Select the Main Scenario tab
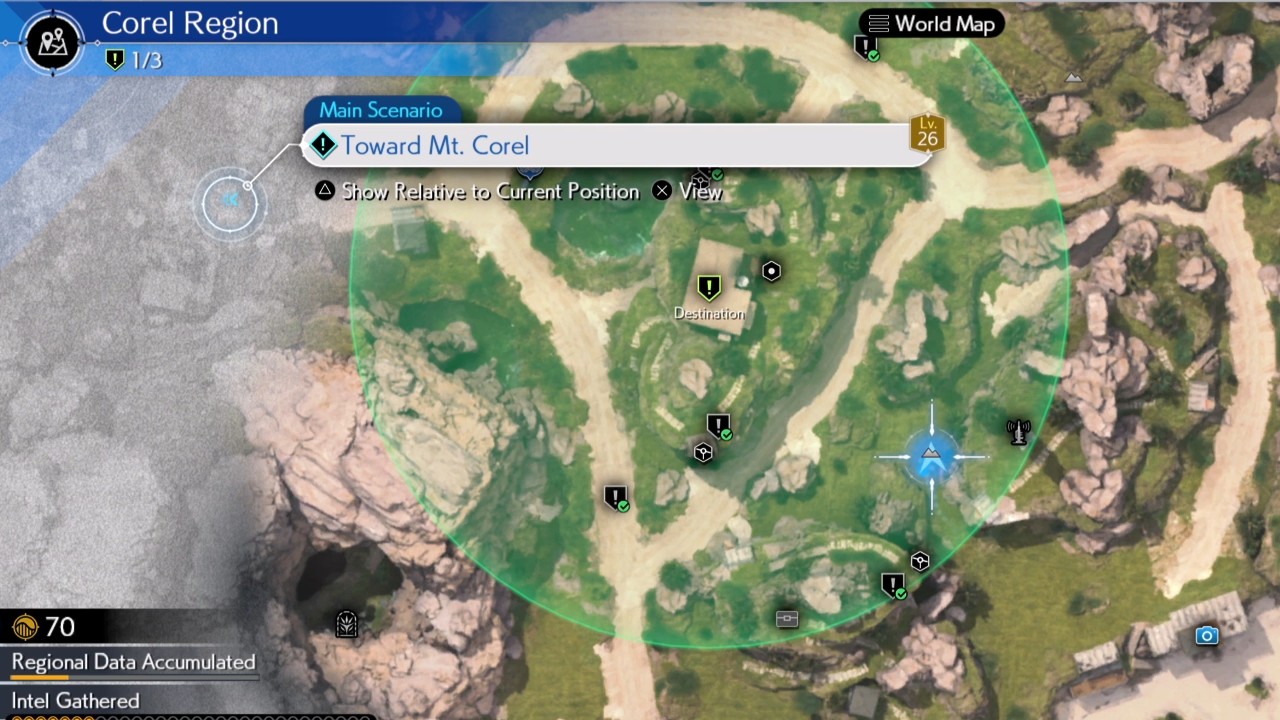Image resolution: width=1280 pixels, height=720 pixels. [x=380, y=110]
